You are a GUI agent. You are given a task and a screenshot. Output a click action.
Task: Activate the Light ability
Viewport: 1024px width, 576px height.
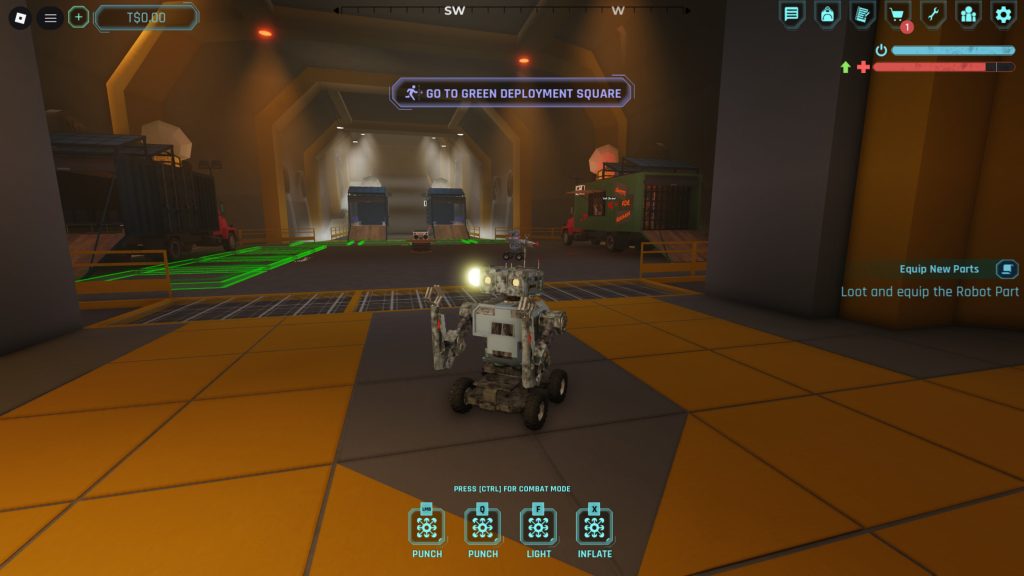[x=538, y=527]
